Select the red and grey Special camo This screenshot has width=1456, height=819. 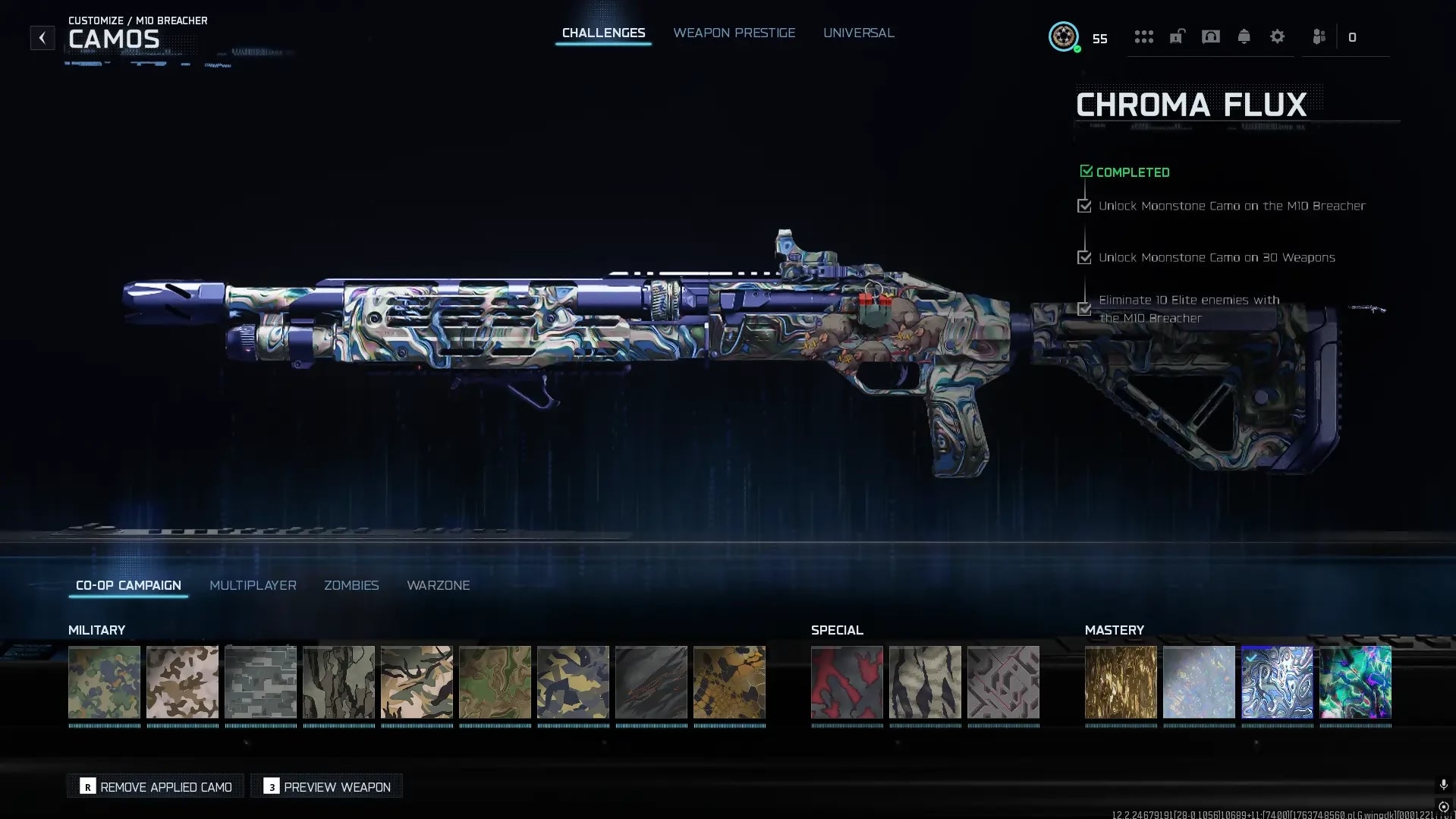(847, 682)
